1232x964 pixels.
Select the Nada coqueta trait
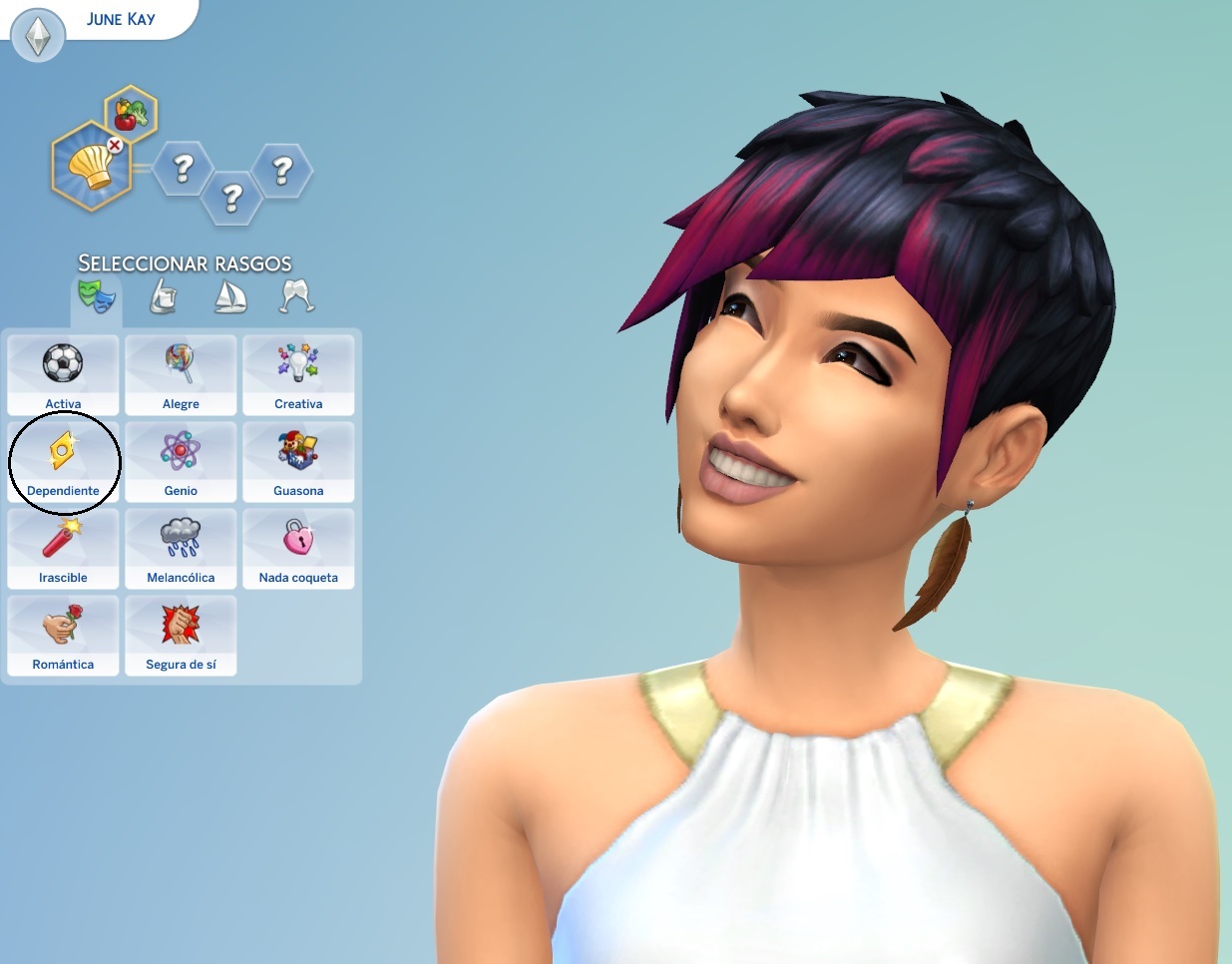298,548
